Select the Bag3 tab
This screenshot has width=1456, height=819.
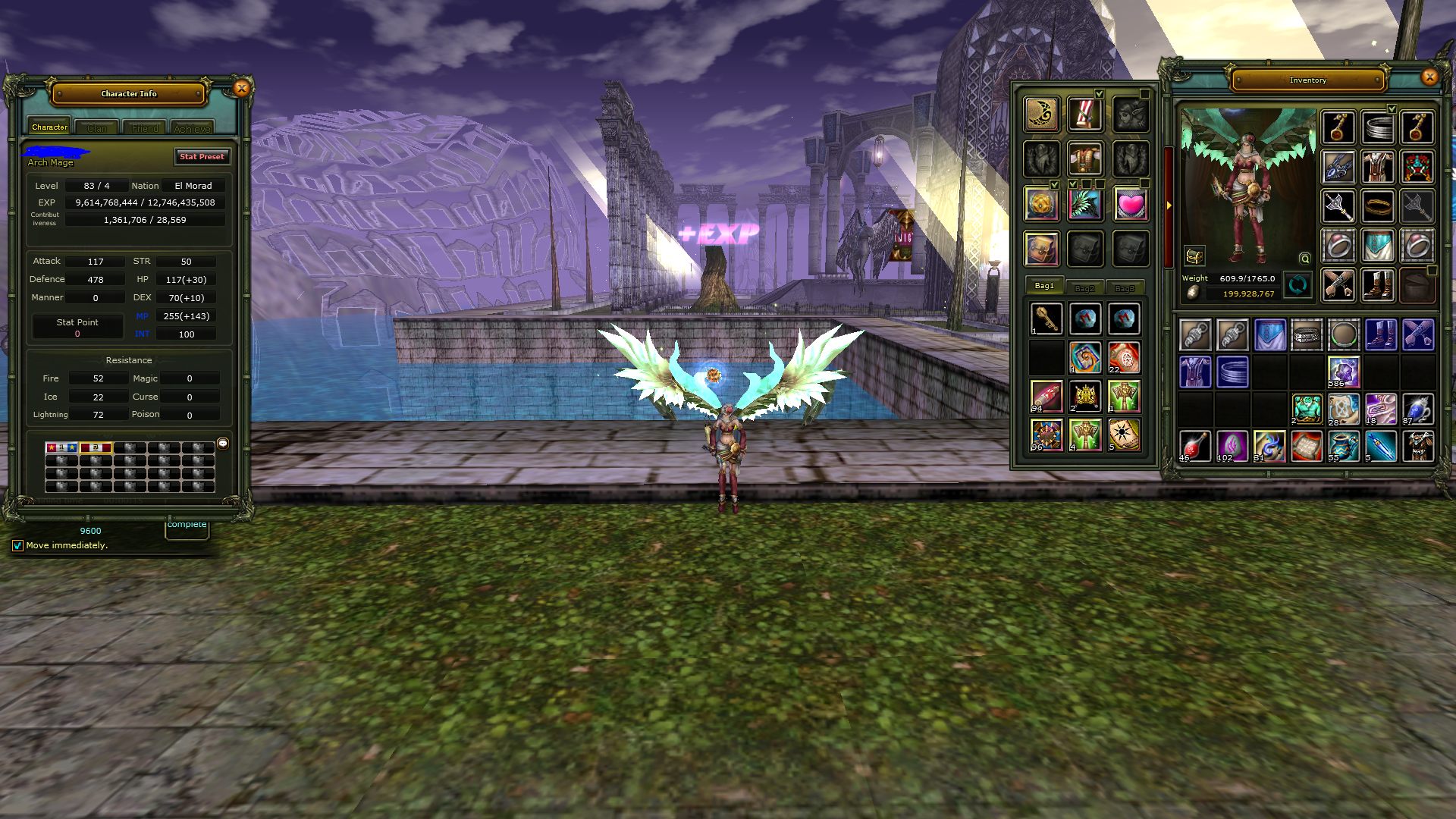1125,288
